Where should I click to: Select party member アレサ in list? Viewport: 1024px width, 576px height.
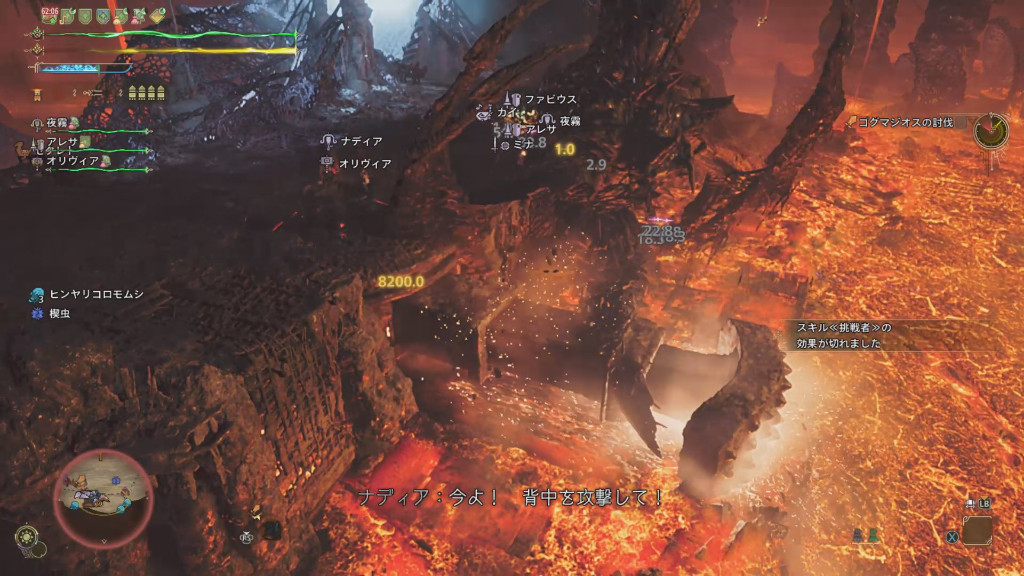pos(62,143)
